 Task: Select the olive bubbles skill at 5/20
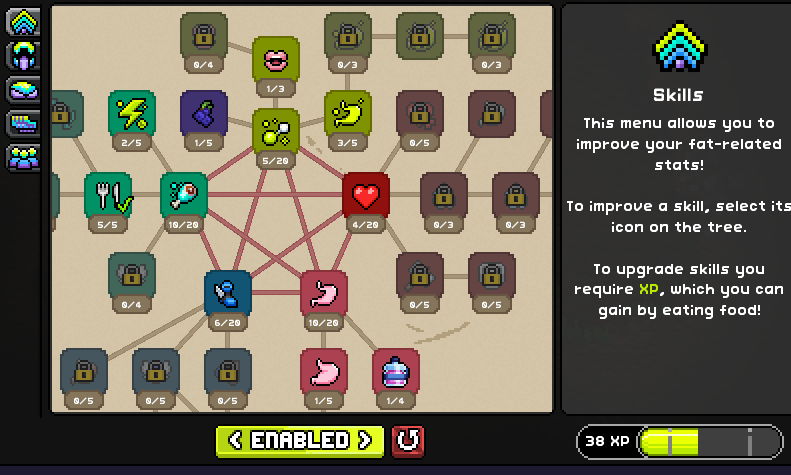coord(276,131)
